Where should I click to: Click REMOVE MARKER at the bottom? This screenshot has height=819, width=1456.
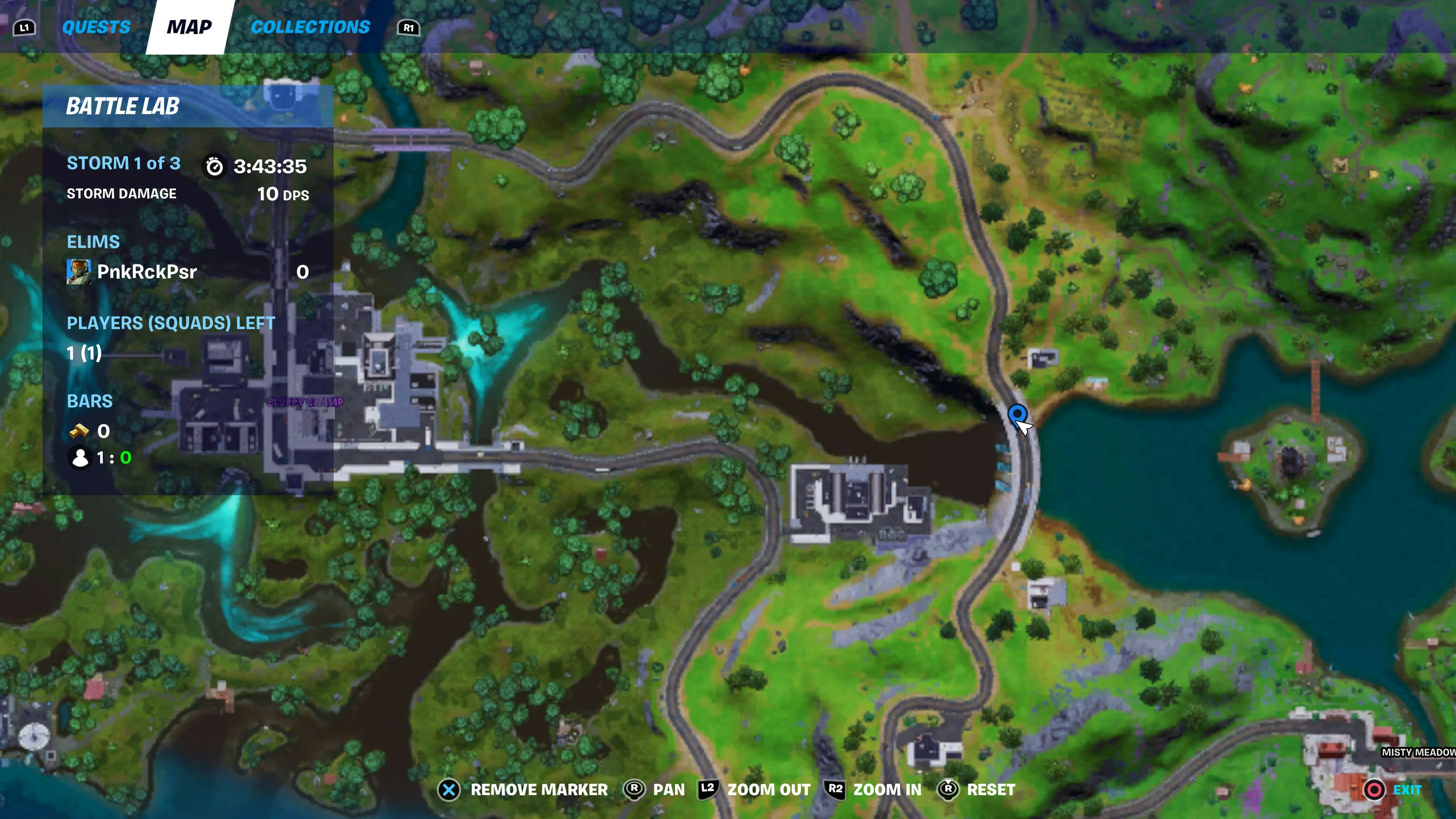[539, 789]
